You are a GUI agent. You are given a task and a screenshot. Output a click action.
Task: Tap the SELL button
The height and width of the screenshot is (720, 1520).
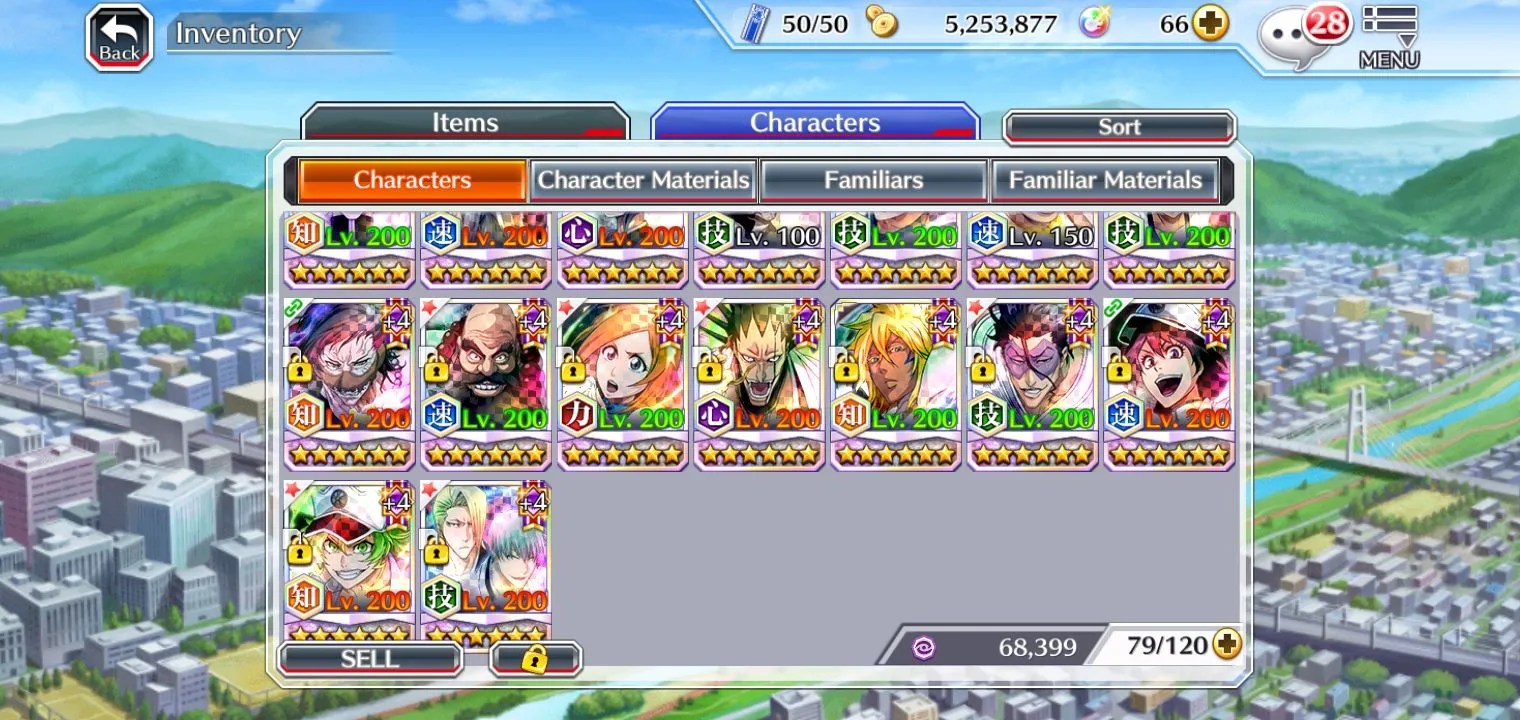(370, 659)
